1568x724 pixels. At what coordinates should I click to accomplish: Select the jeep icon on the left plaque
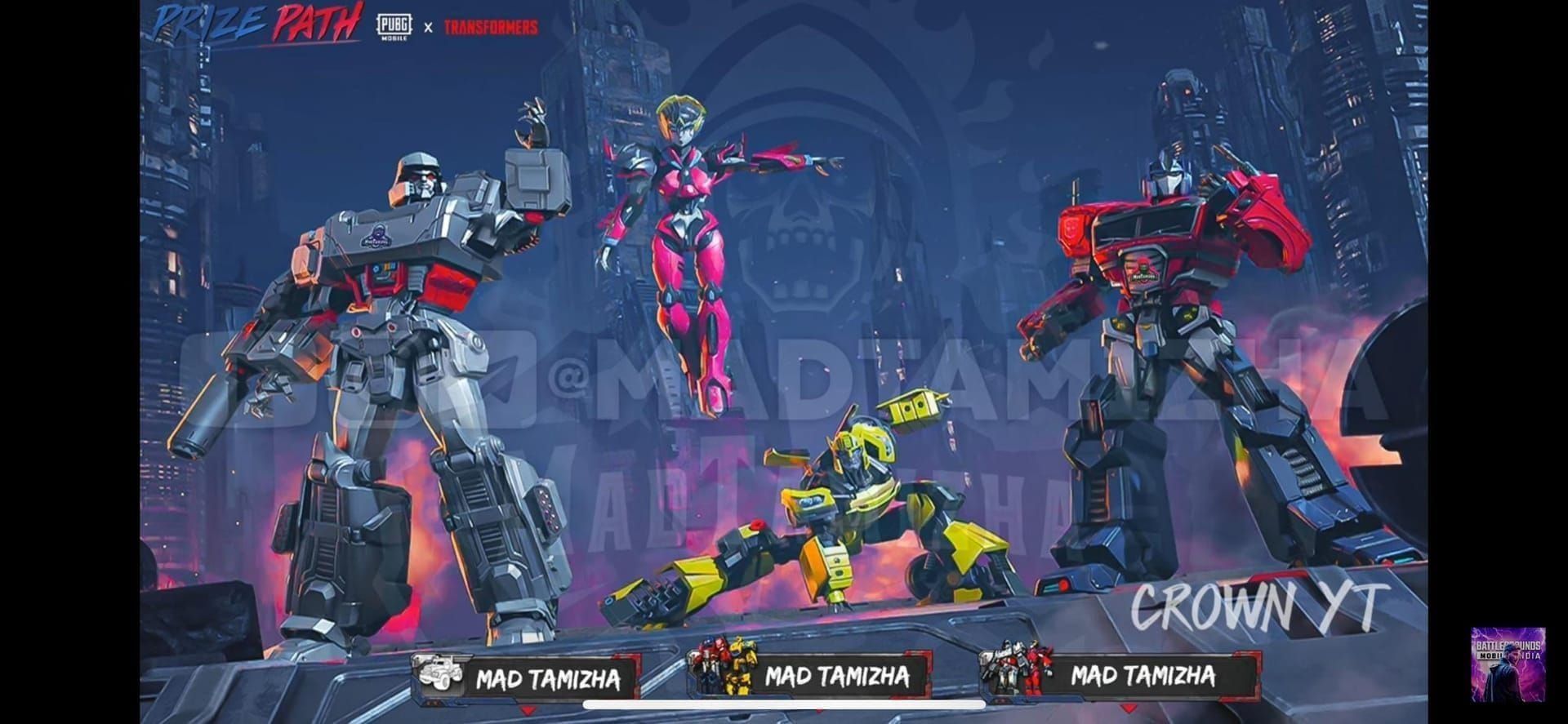tap(437, 671)
